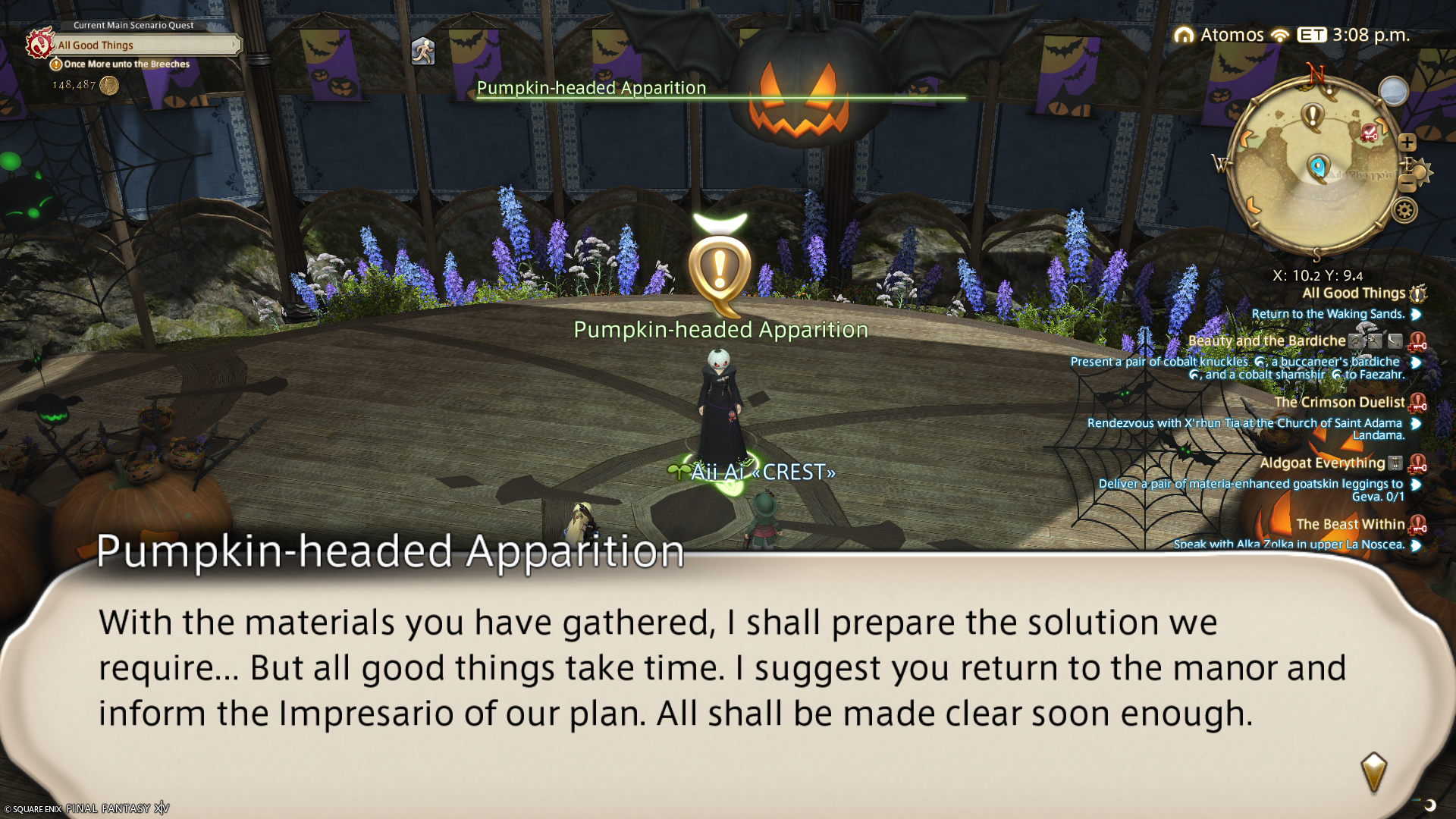Select The Crimson Duelist quest in tracker
This screenshot has width=1456, height=819.
(x=1339, y=403)
